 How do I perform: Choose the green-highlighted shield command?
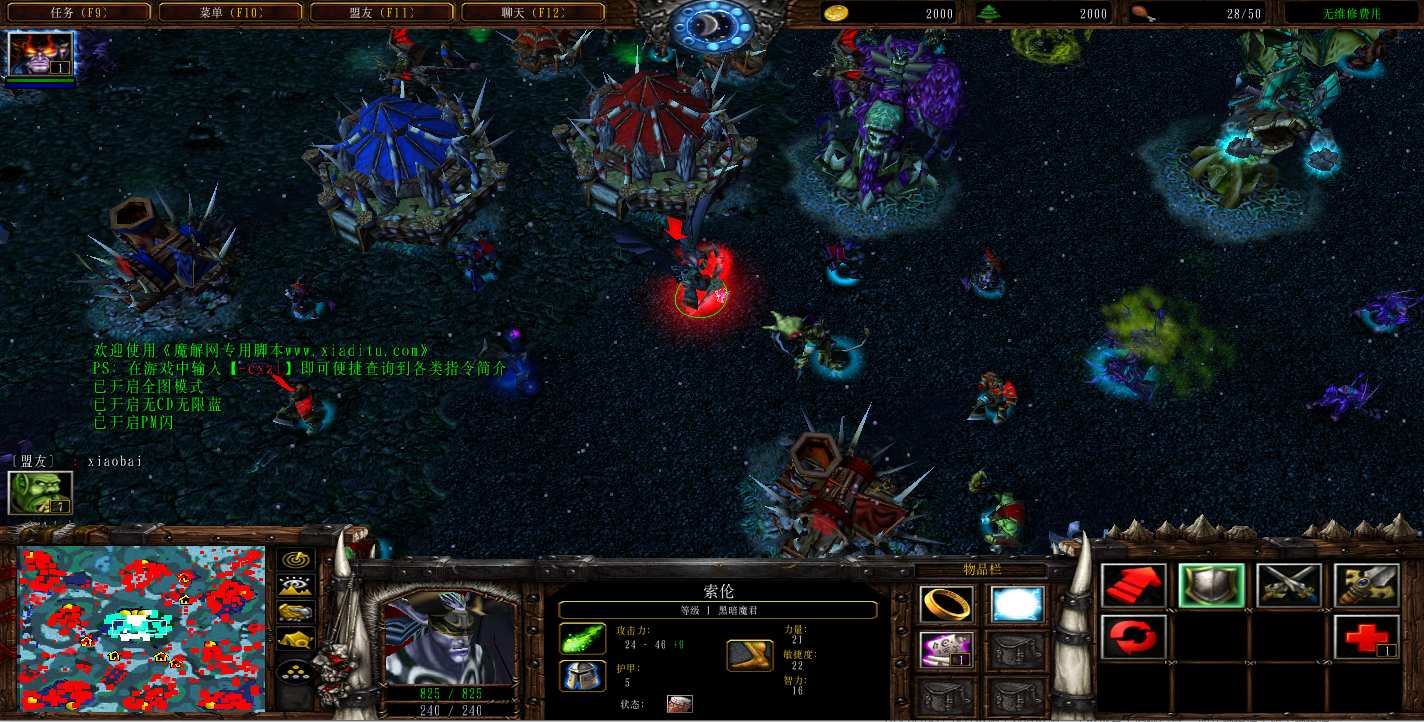[x=1211, y=586]
